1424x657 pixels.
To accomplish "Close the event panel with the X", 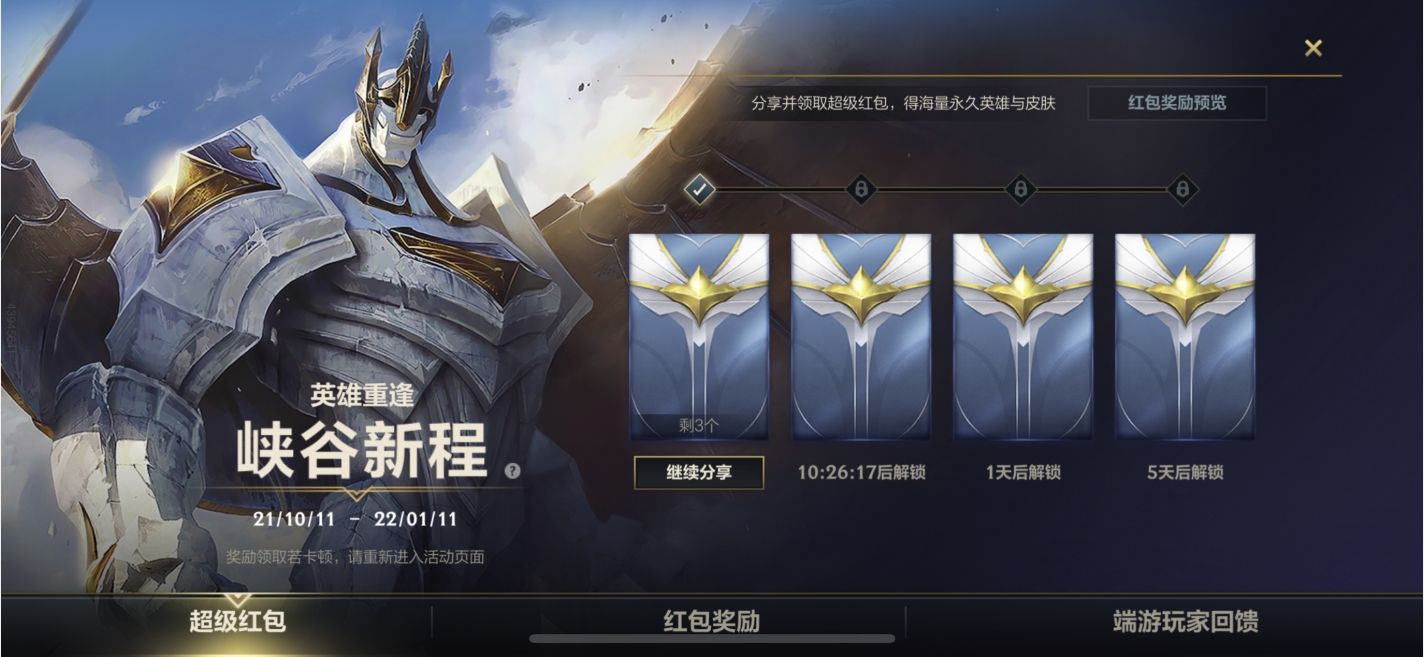I will point(1313,48).
